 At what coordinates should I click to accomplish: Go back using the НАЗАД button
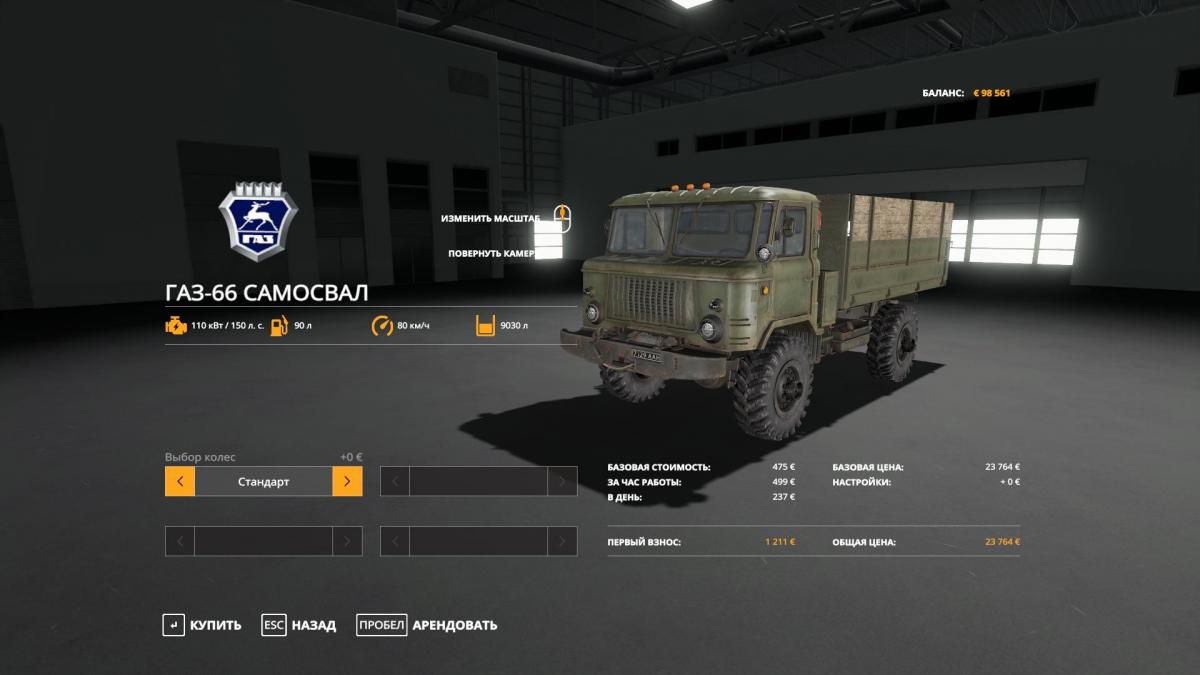tap(299, 625)
